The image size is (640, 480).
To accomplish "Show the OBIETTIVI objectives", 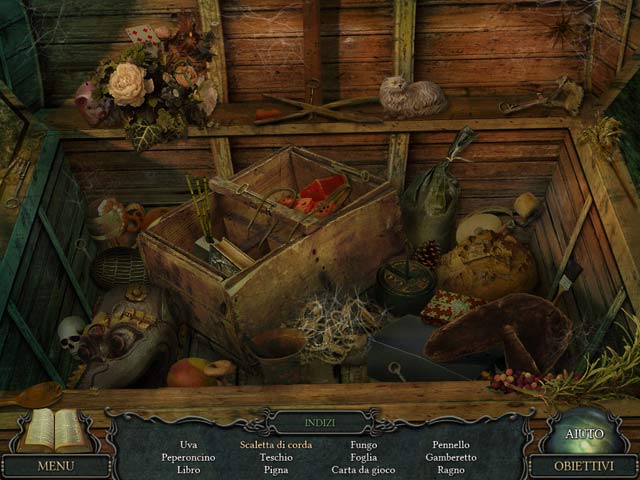I will pyautogui.click(x=583, y=466).
